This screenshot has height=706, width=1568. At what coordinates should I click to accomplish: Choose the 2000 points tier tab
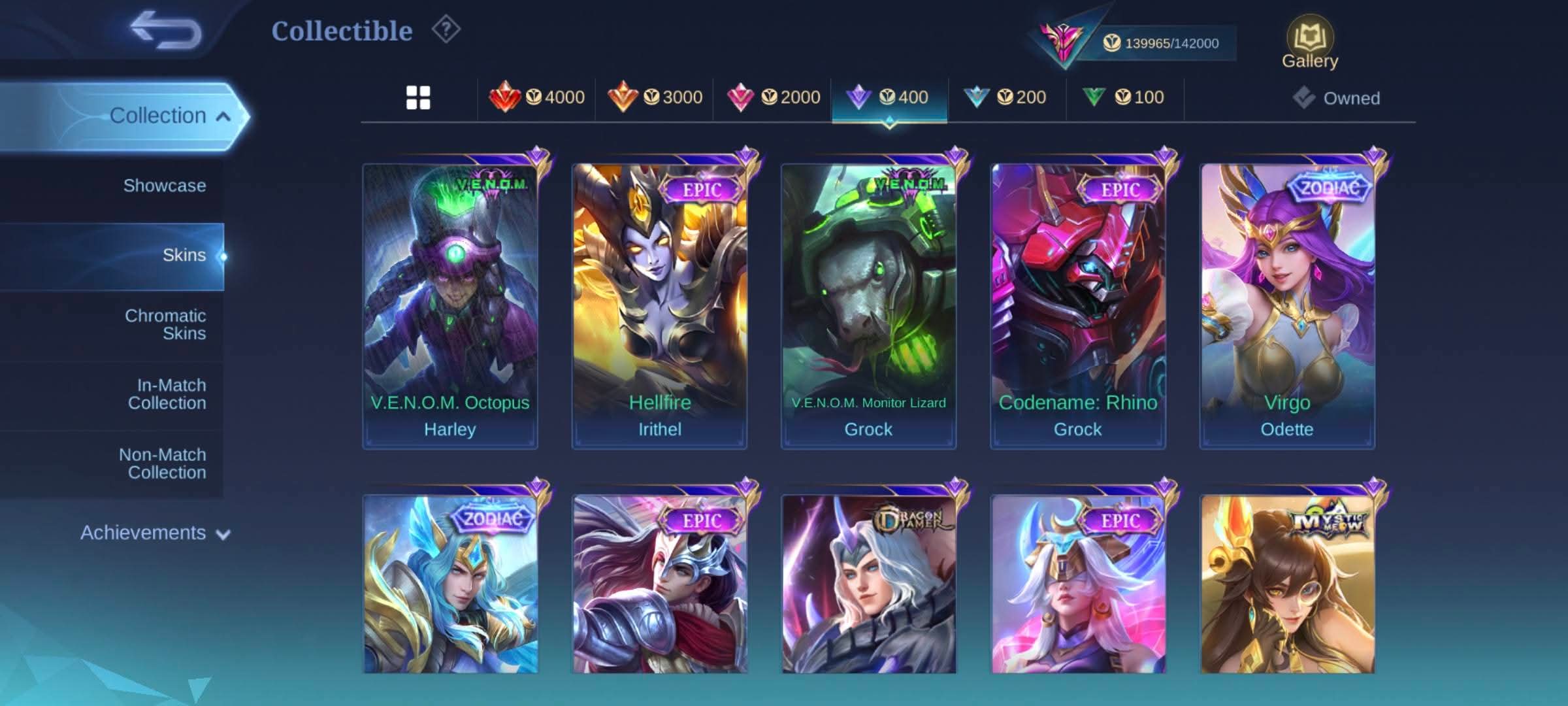tap(773, 97)
